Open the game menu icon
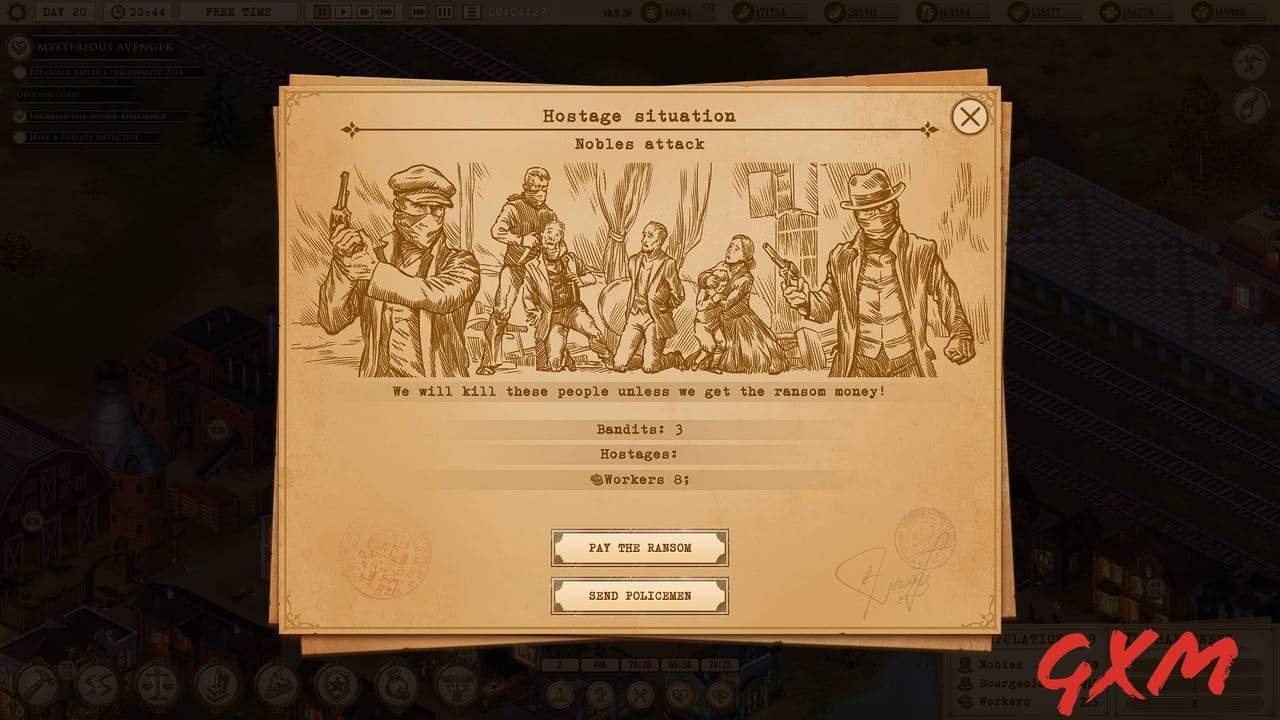The width and height of the screenshot is (1280, 720). [16, 13]
